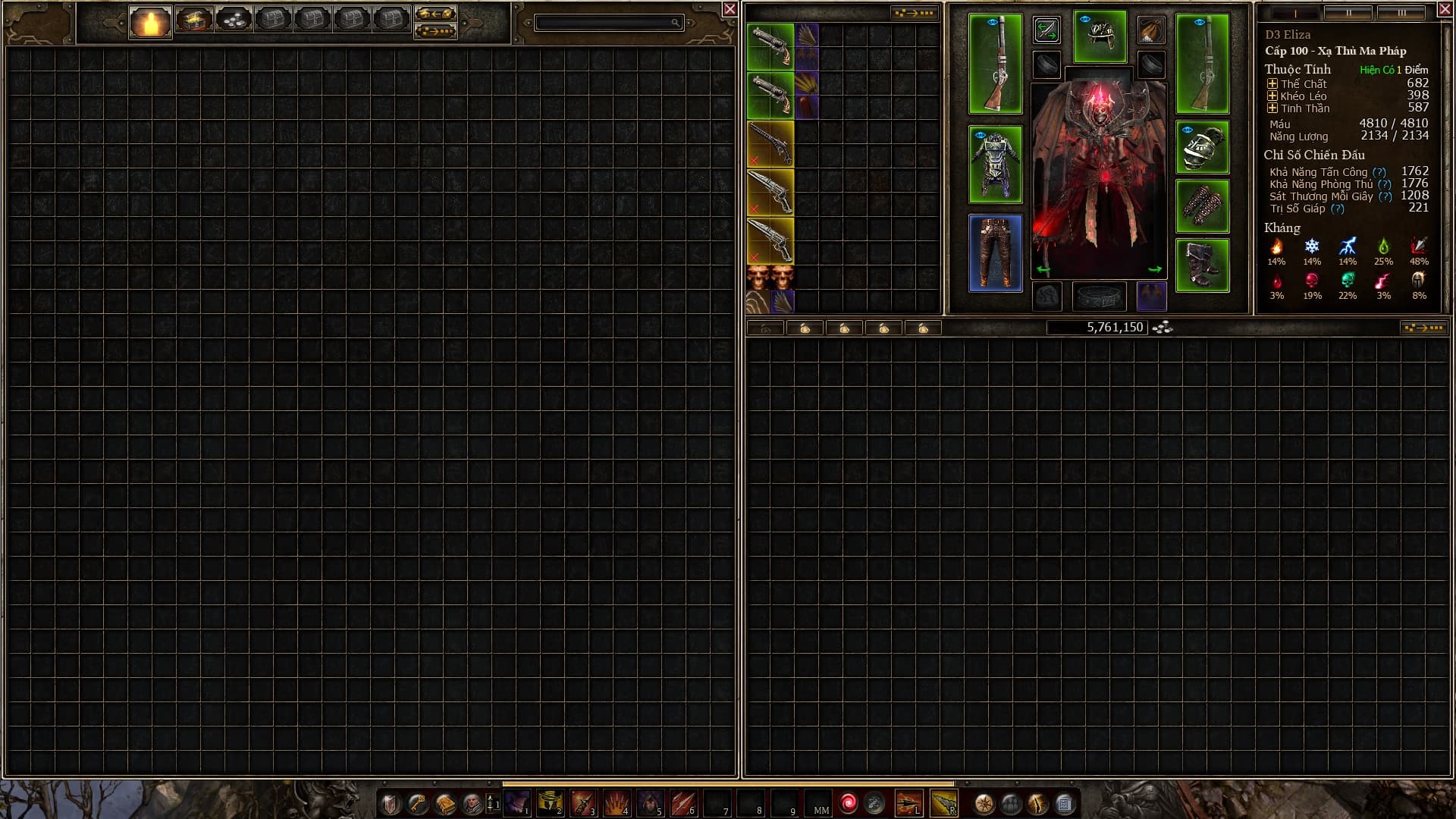Open the golden key icon on the bottom bar
Viewport: 1456px width, 819px height.
pos(418,803)
